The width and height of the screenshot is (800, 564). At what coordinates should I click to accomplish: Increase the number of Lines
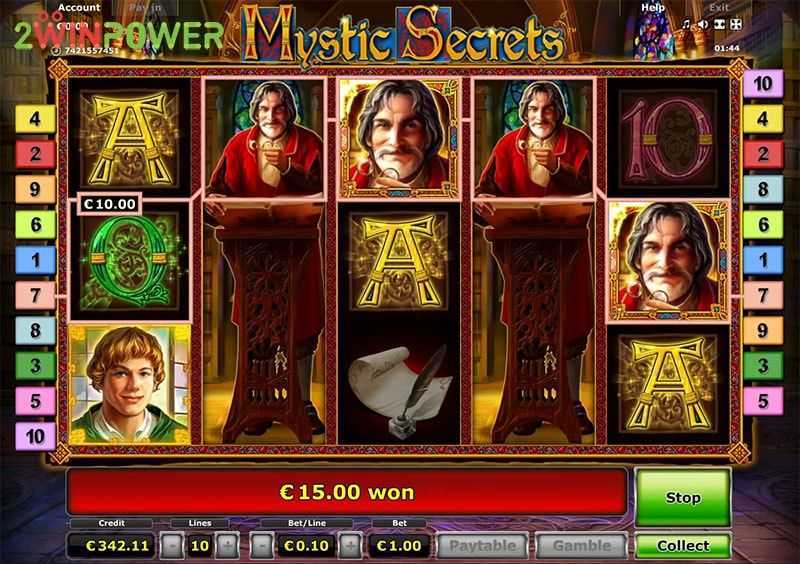tap(228, 546)
